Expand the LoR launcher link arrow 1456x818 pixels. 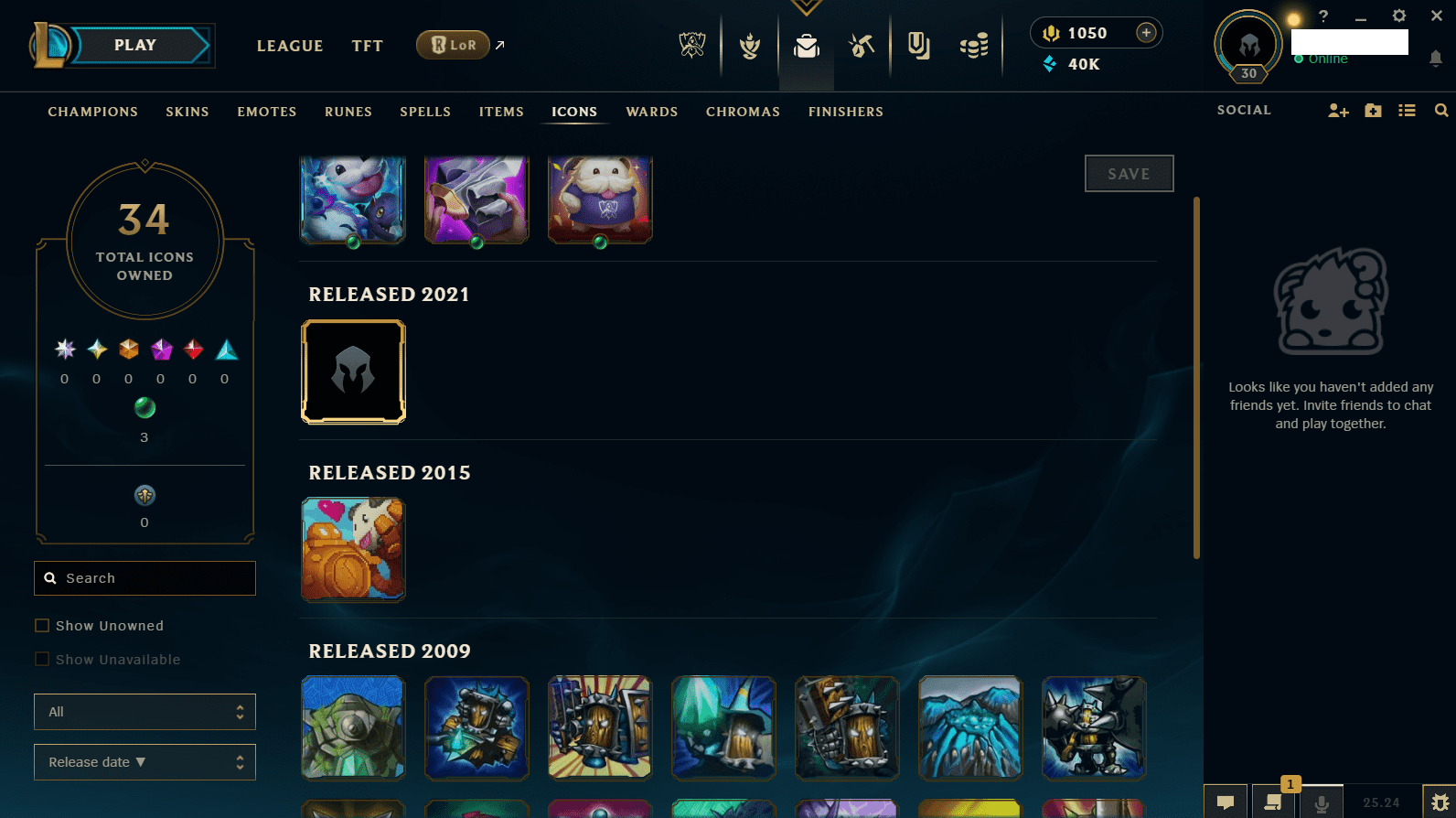click(x=499, y=44)
